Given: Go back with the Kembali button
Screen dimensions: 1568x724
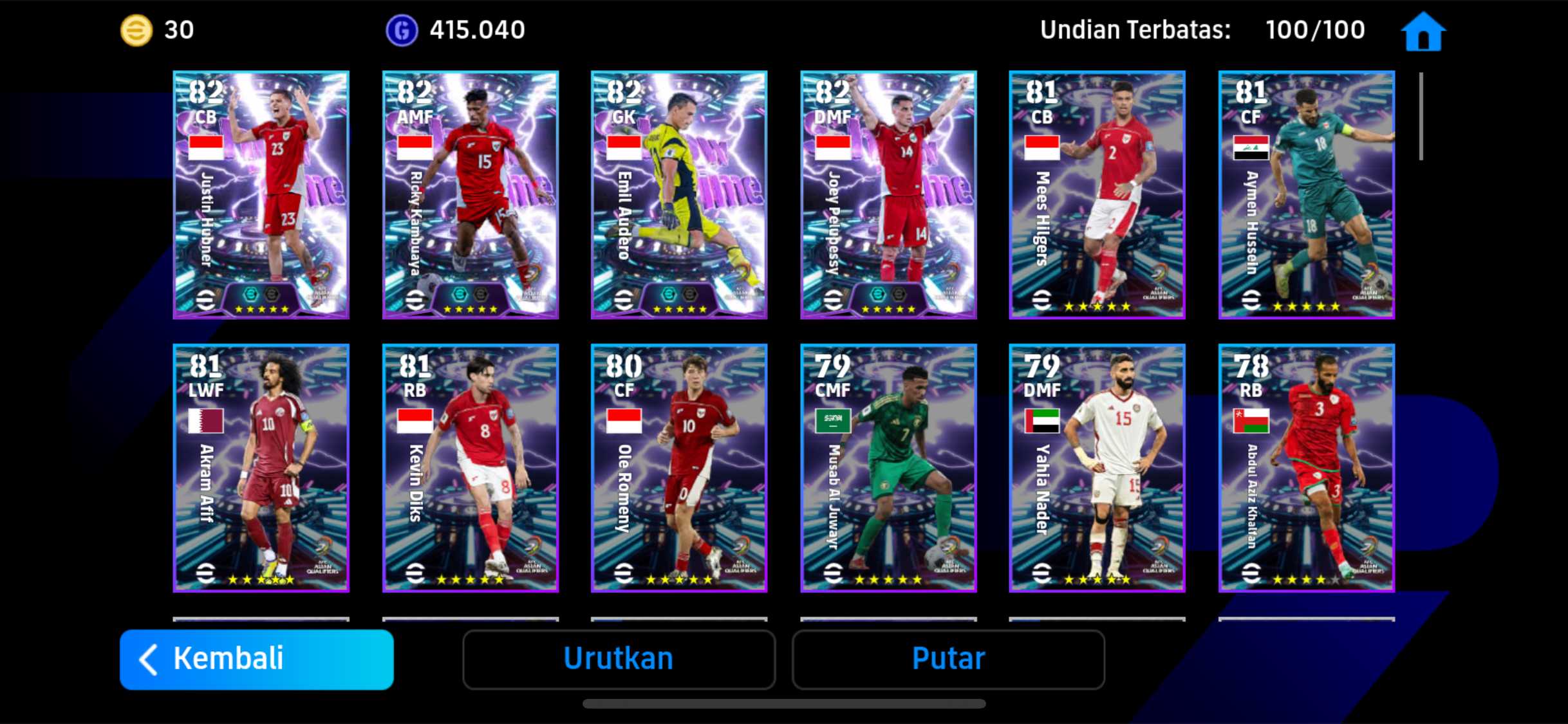Looking at the screenshot, I should click(x=256, y=659).
